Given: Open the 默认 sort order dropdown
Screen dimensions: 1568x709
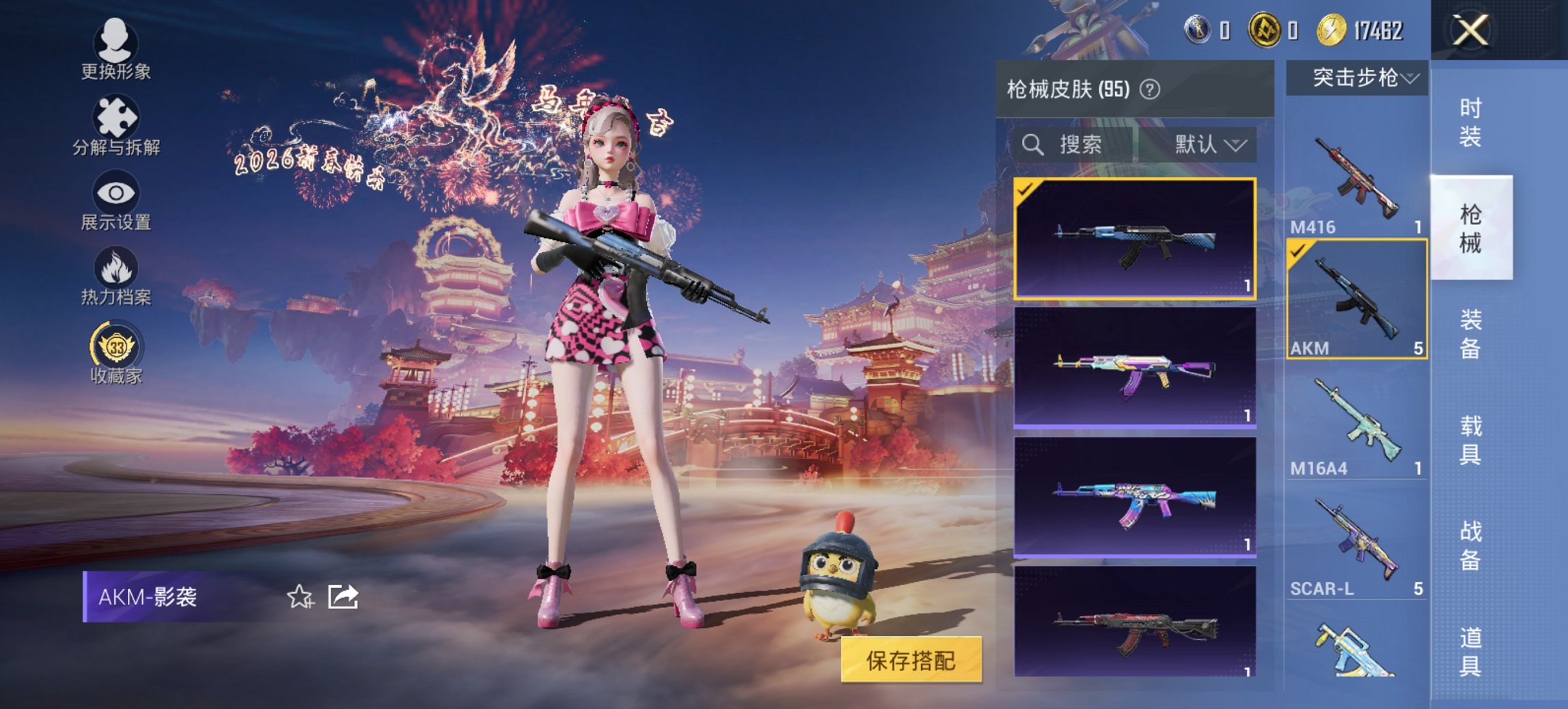Looking at the screenshot, I should (1209, 145).
